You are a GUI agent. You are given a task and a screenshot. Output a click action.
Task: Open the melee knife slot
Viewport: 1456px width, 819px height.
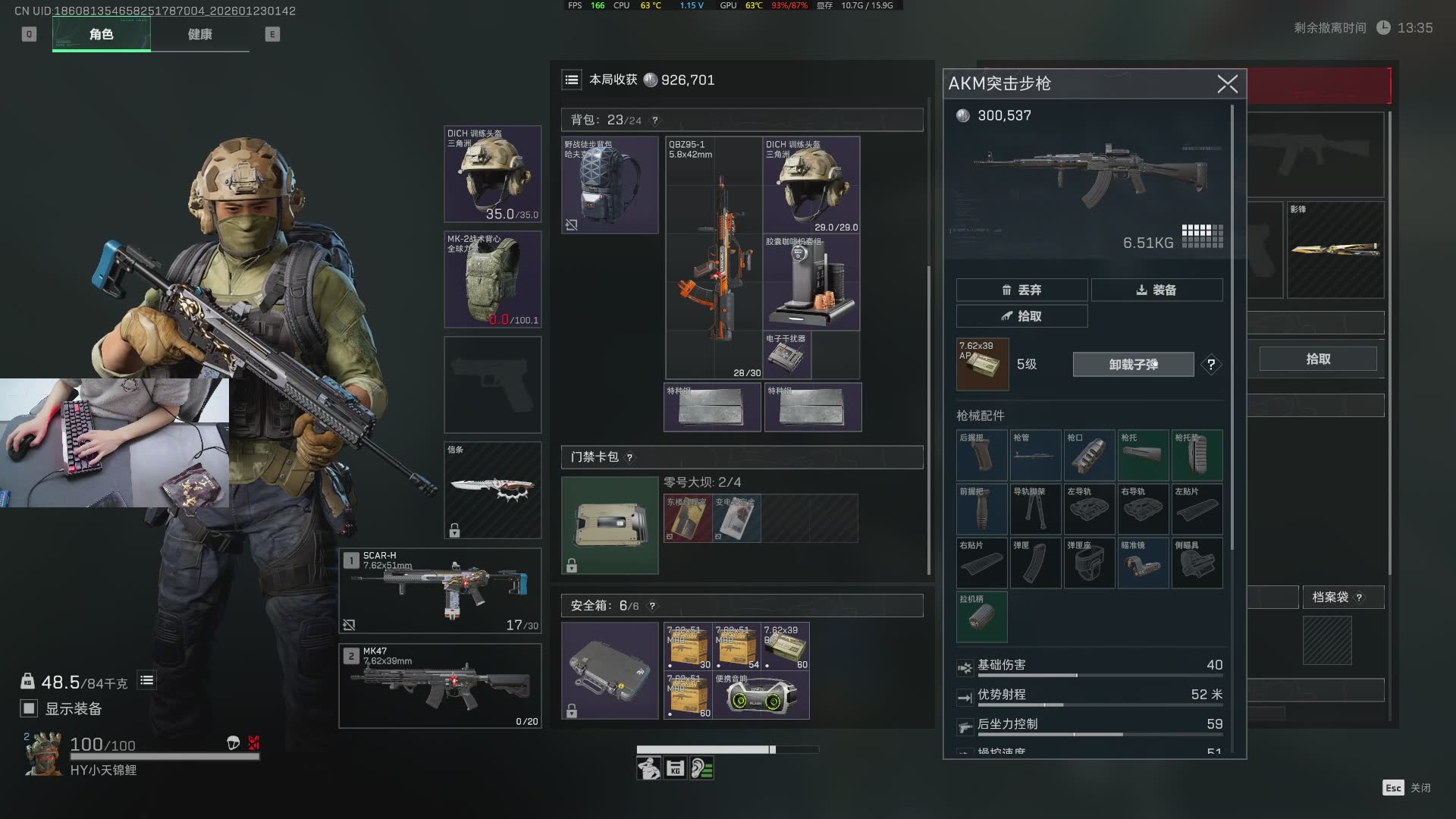(492, 490)
